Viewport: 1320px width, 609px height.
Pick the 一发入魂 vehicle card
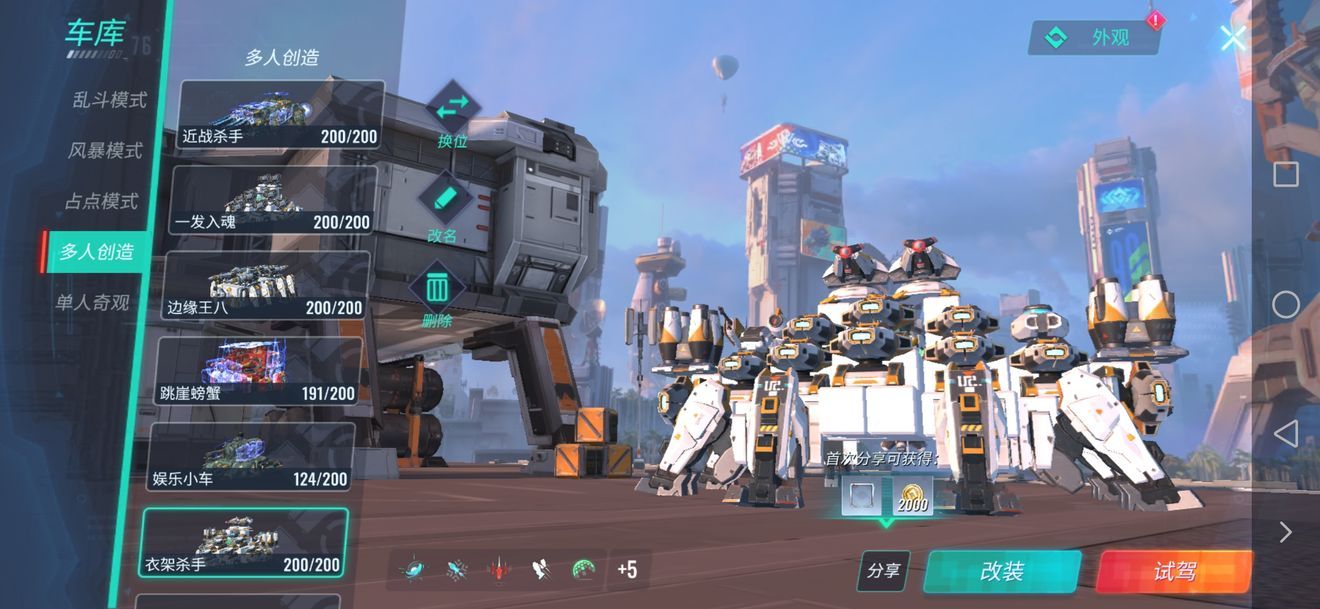273,200
